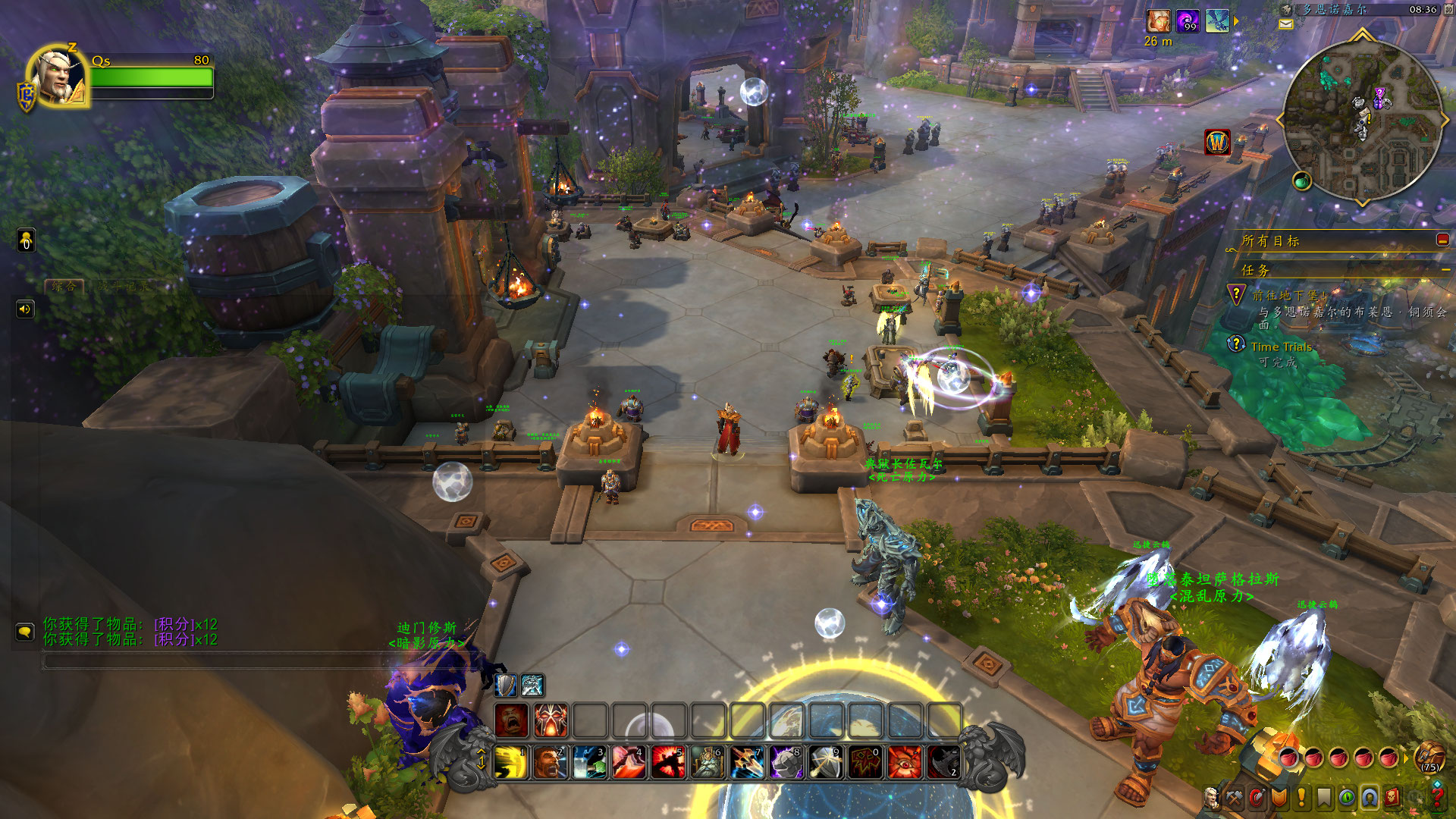Image resolution: width=1456 pixels, height=819 pixels.
Task: Collapse the 所有目标 objectives tracker
Action: point(1442,240)
